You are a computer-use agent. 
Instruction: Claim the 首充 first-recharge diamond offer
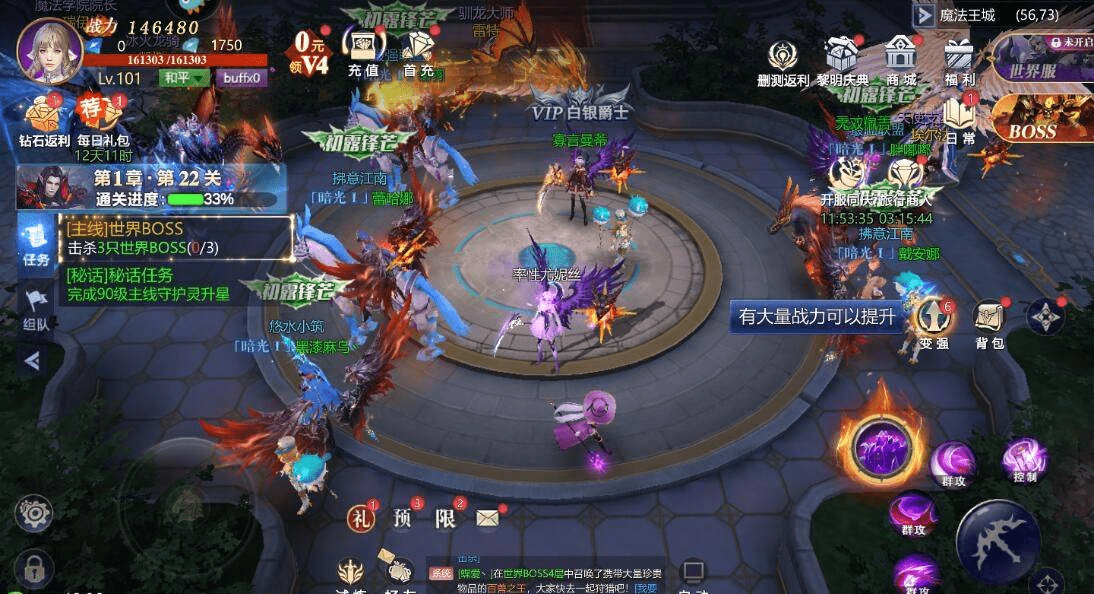coord(418,50)
